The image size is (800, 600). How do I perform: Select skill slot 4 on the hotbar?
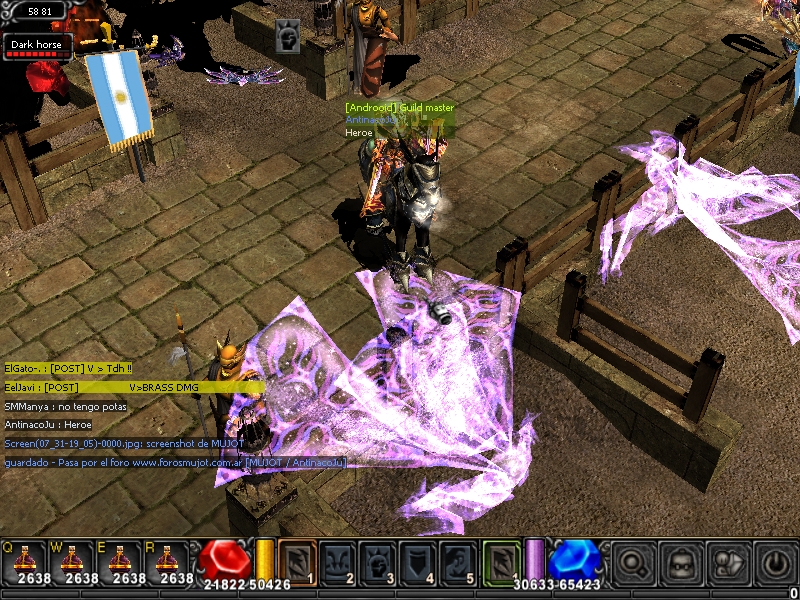418,563
